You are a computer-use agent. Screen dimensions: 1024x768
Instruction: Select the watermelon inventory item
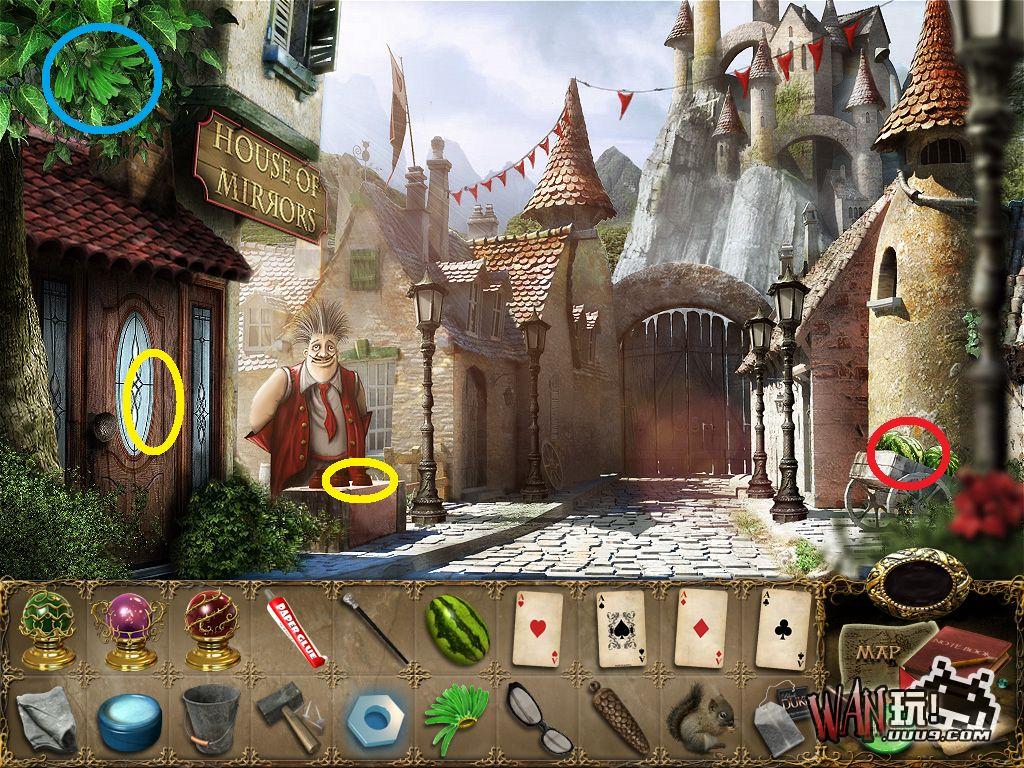tap(457, 627)
